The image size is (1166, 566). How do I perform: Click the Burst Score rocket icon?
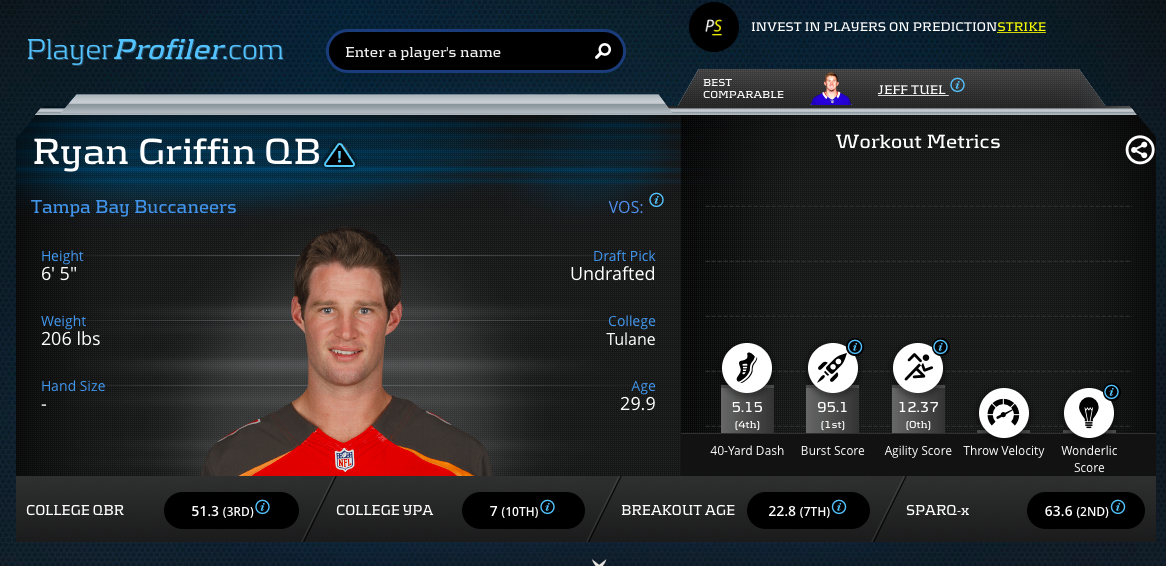click(x=832, y=368)
